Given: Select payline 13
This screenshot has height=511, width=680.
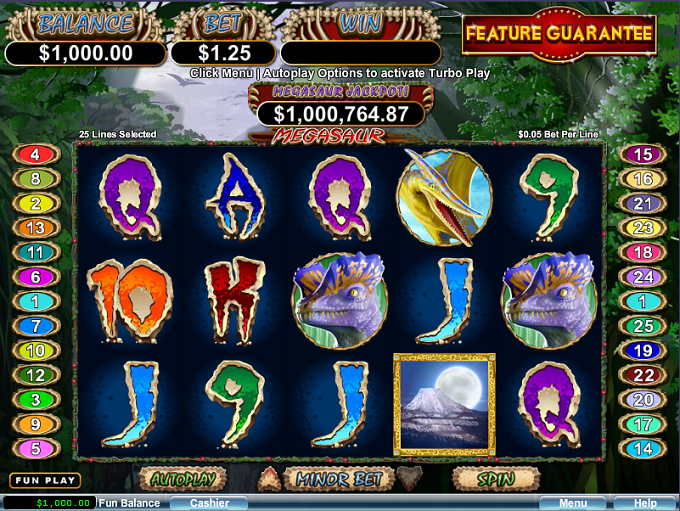Looking at the screenshot, I should coord(35,228).
